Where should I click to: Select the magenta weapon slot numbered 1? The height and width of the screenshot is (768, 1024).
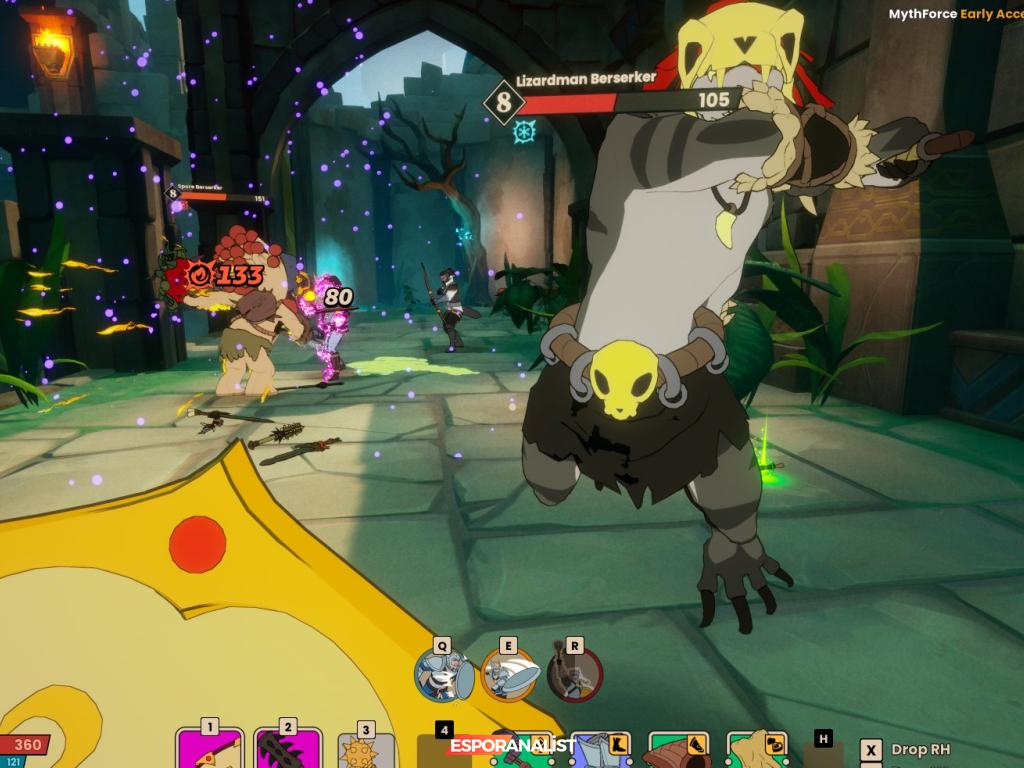[209, 750]
